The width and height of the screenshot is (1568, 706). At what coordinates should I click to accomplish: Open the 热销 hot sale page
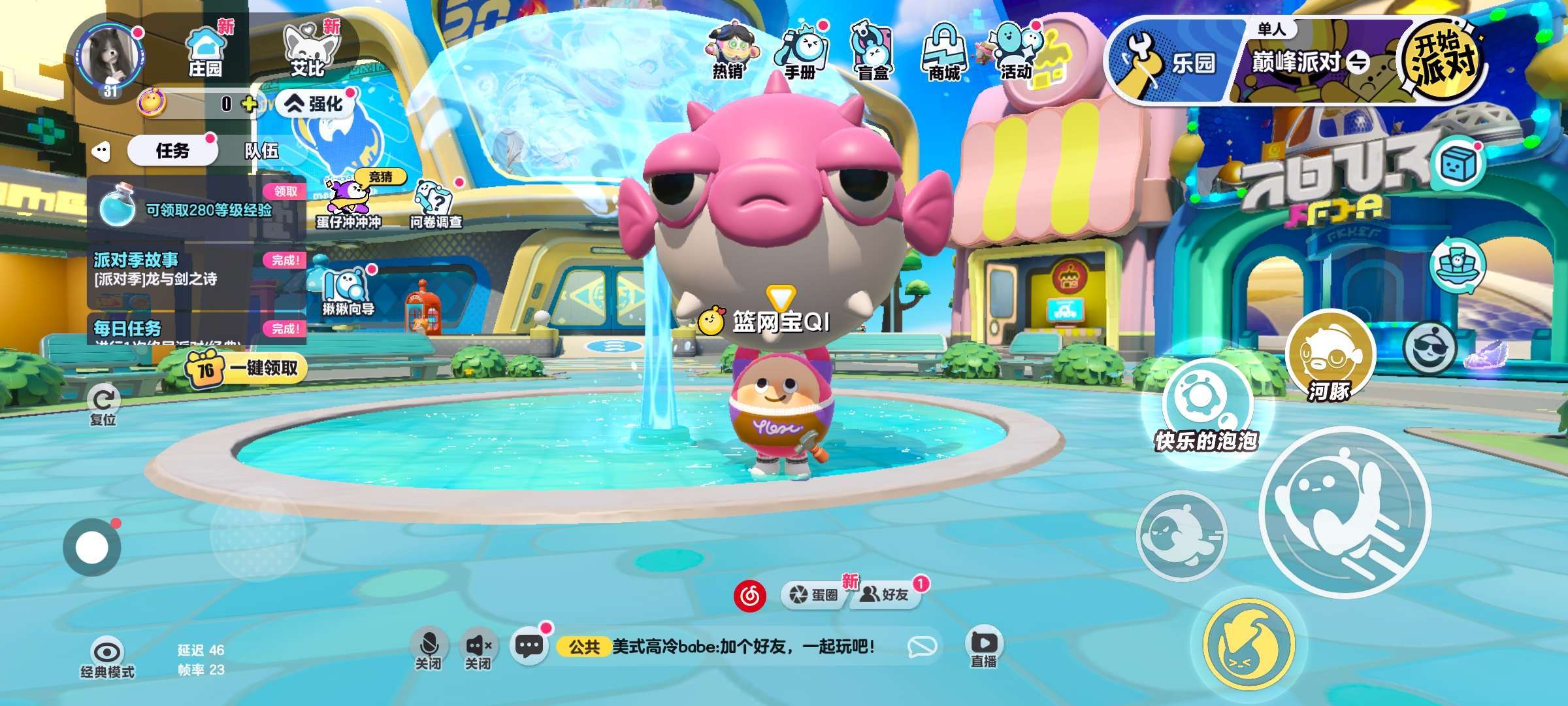[x=728, y=54]
